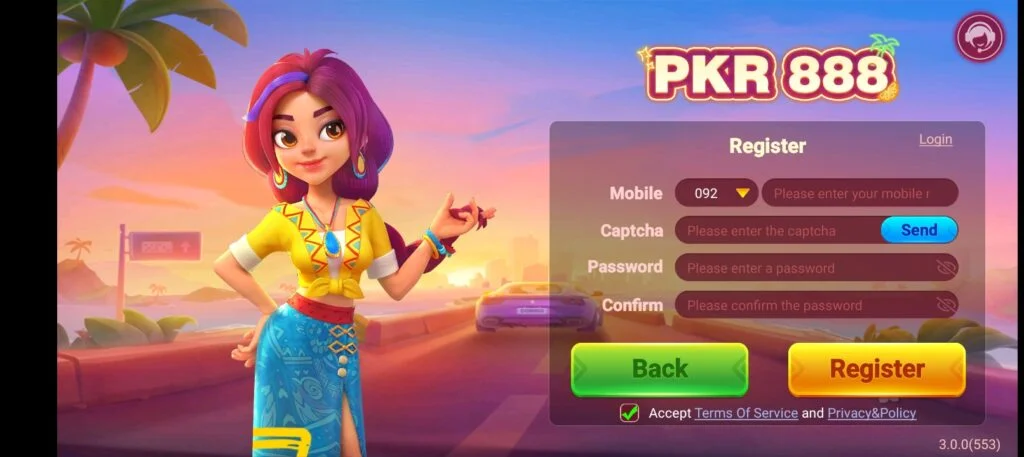
Task: Focus the mobile number input field
Action: [859, 193]
